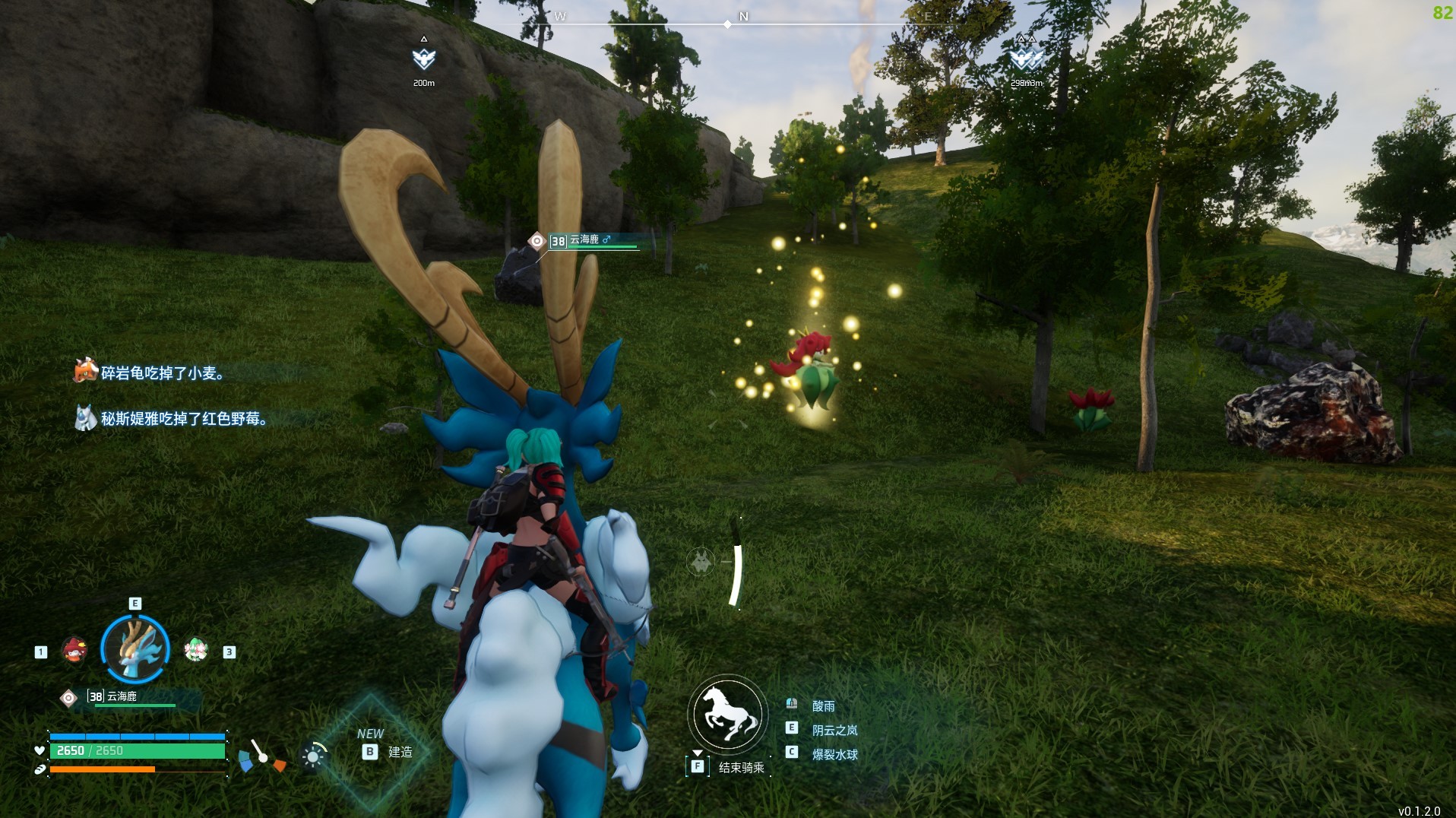Cast the 爆裂水球 skill

click(x=834, y=754)
